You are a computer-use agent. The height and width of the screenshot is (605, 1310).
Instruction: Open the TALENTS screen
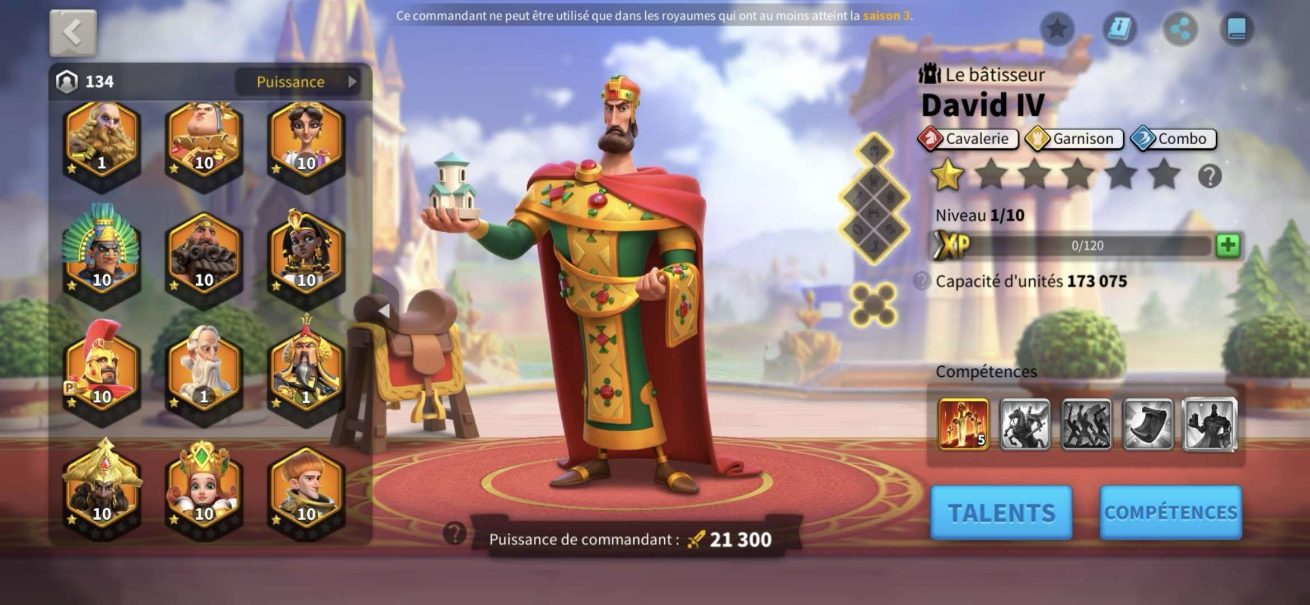pos(1001,513)
